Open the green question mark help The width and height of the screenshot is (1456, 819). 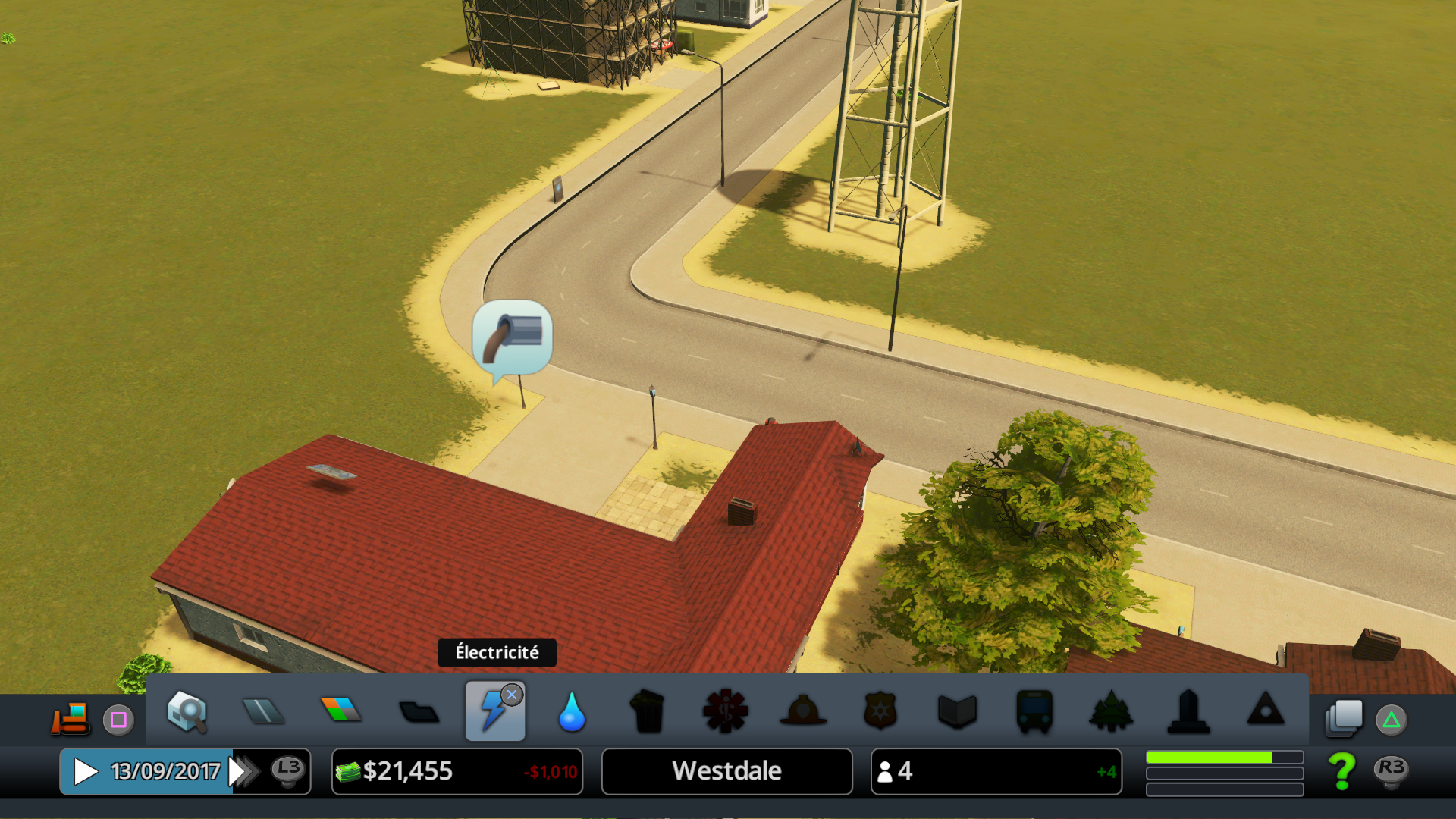(x=1342, y=770)
